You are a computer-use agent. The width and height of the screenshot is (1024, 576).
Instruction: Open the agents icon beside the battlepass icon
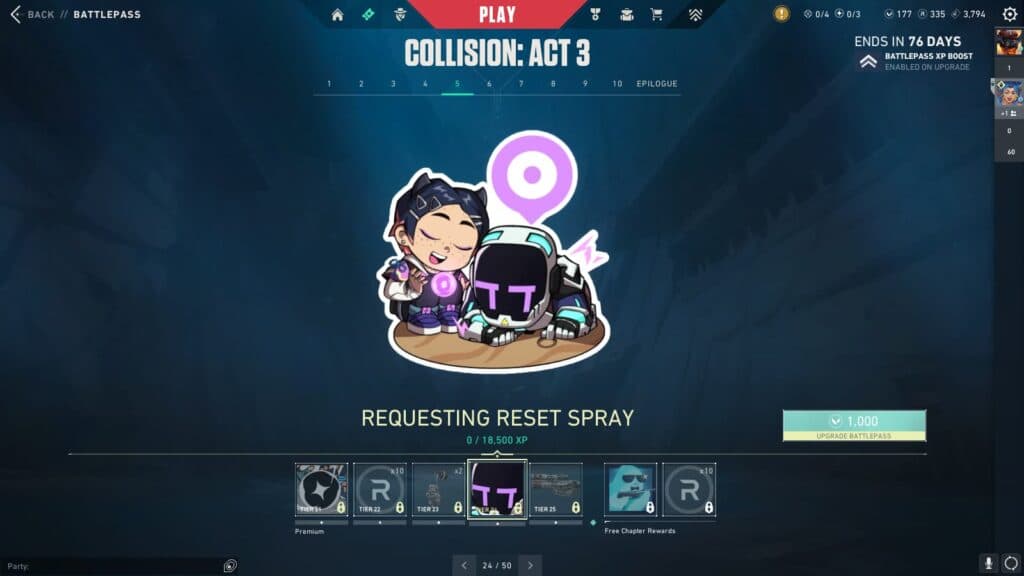point(400,15)
